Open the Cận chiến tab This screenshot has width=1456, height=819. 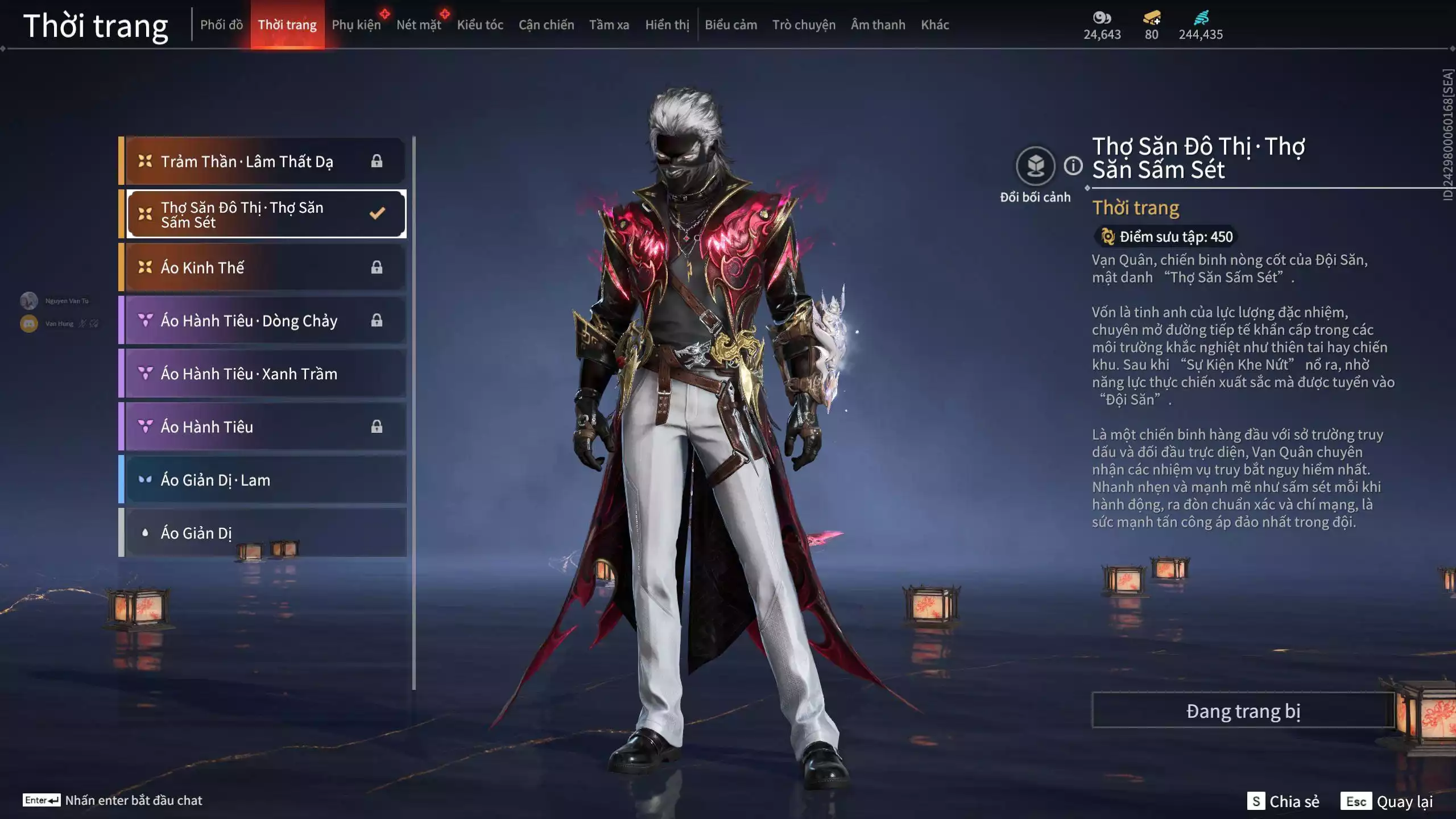click(546, 24)
